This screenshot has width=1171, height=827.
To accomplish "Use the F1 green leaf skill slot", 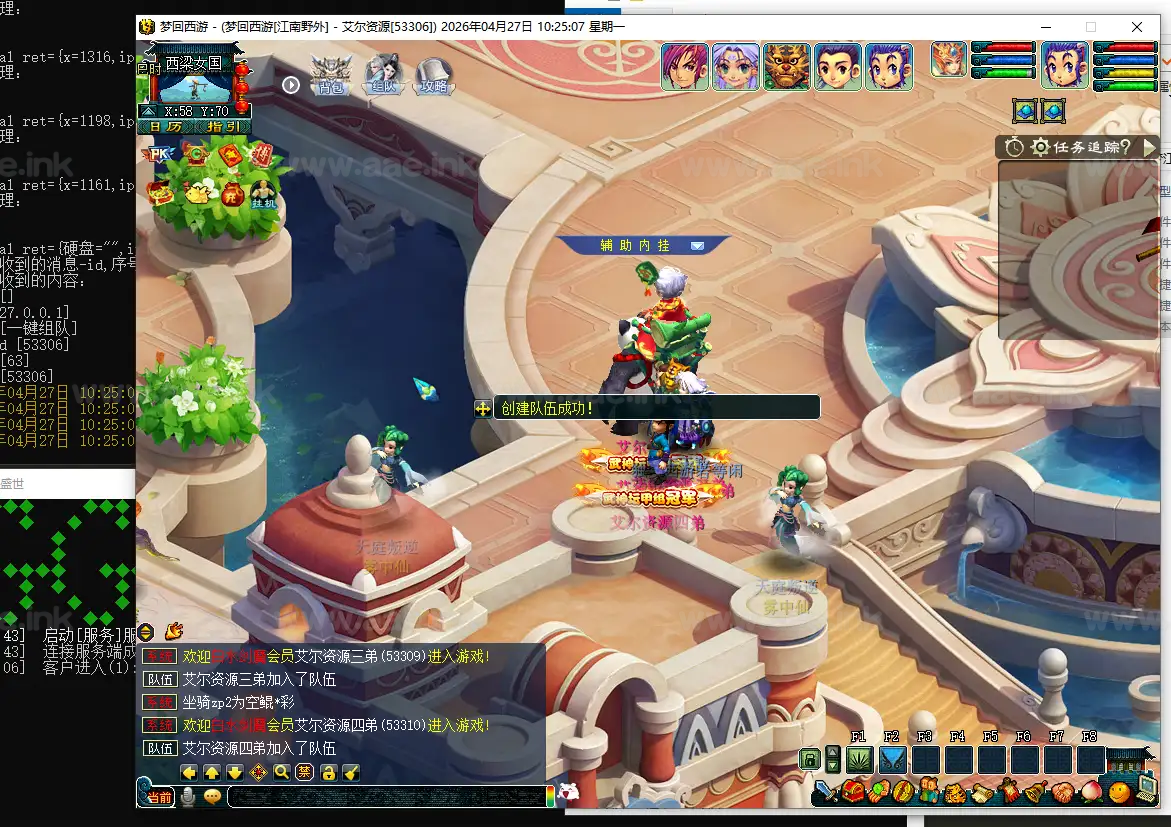I will (860, 760).
